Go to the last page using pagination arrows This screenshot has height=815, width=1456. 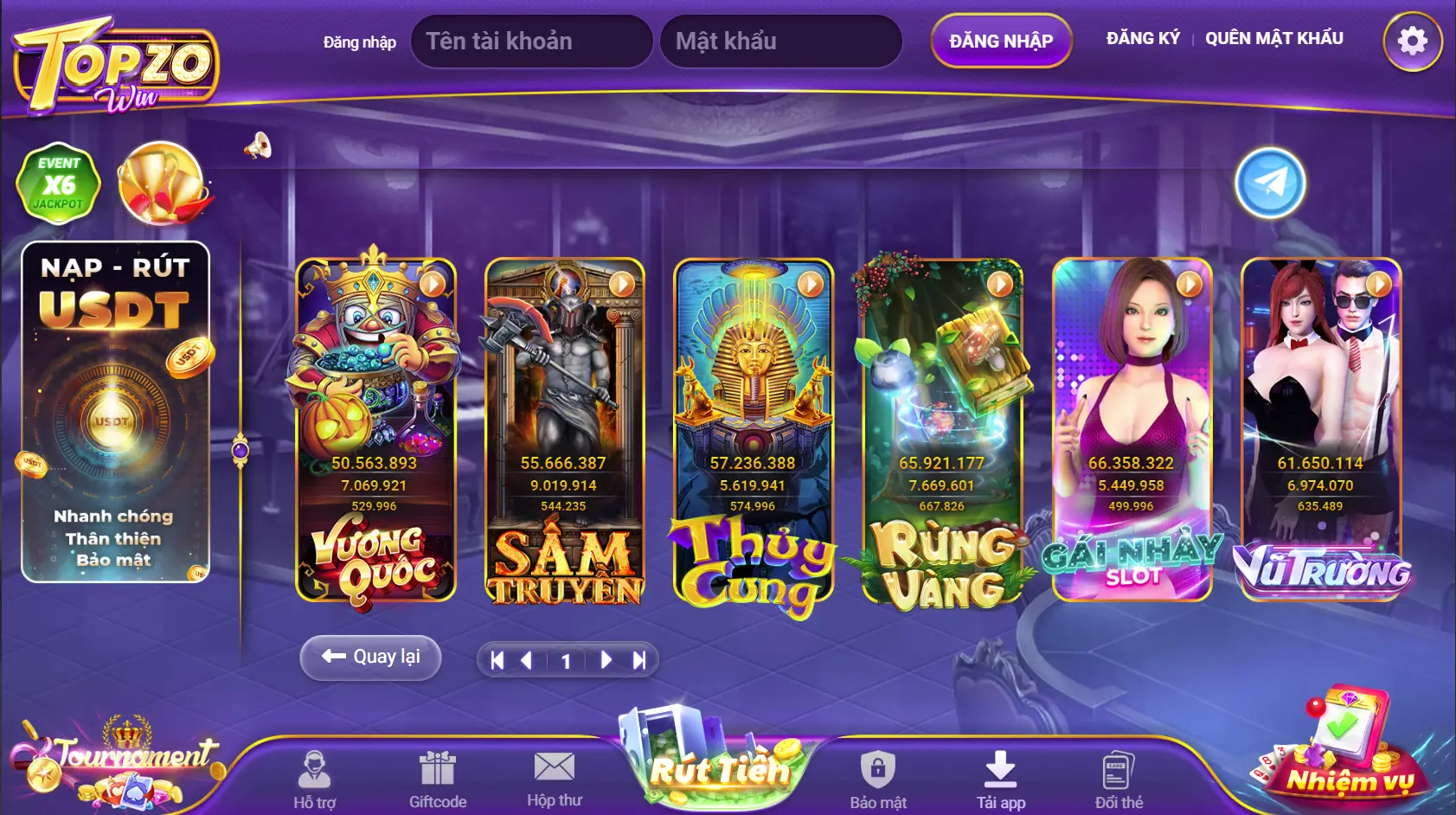pos(639,658)
